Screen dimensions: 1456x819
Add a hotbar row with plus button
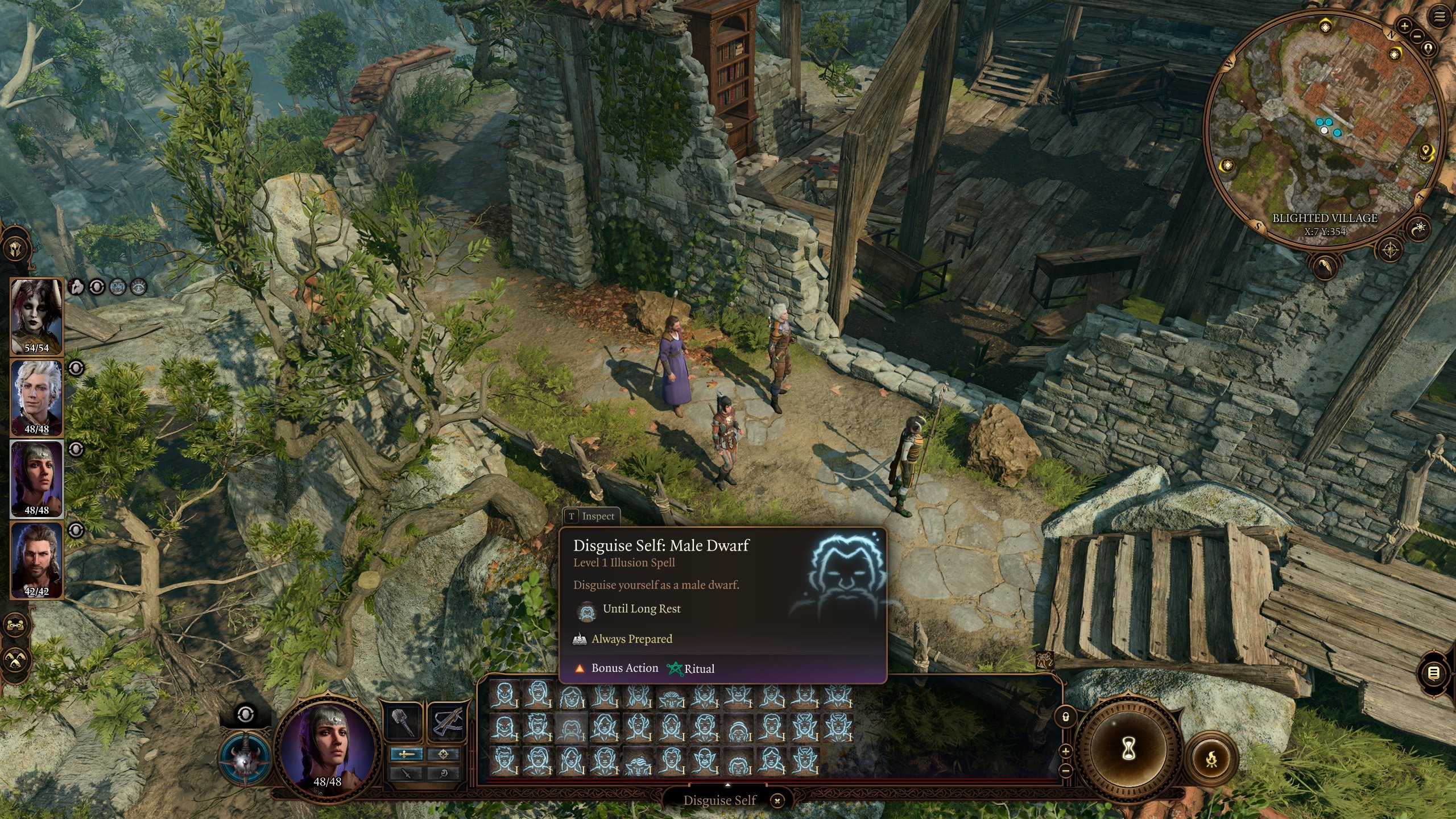pyautogui.click(x=1065, y=751)
